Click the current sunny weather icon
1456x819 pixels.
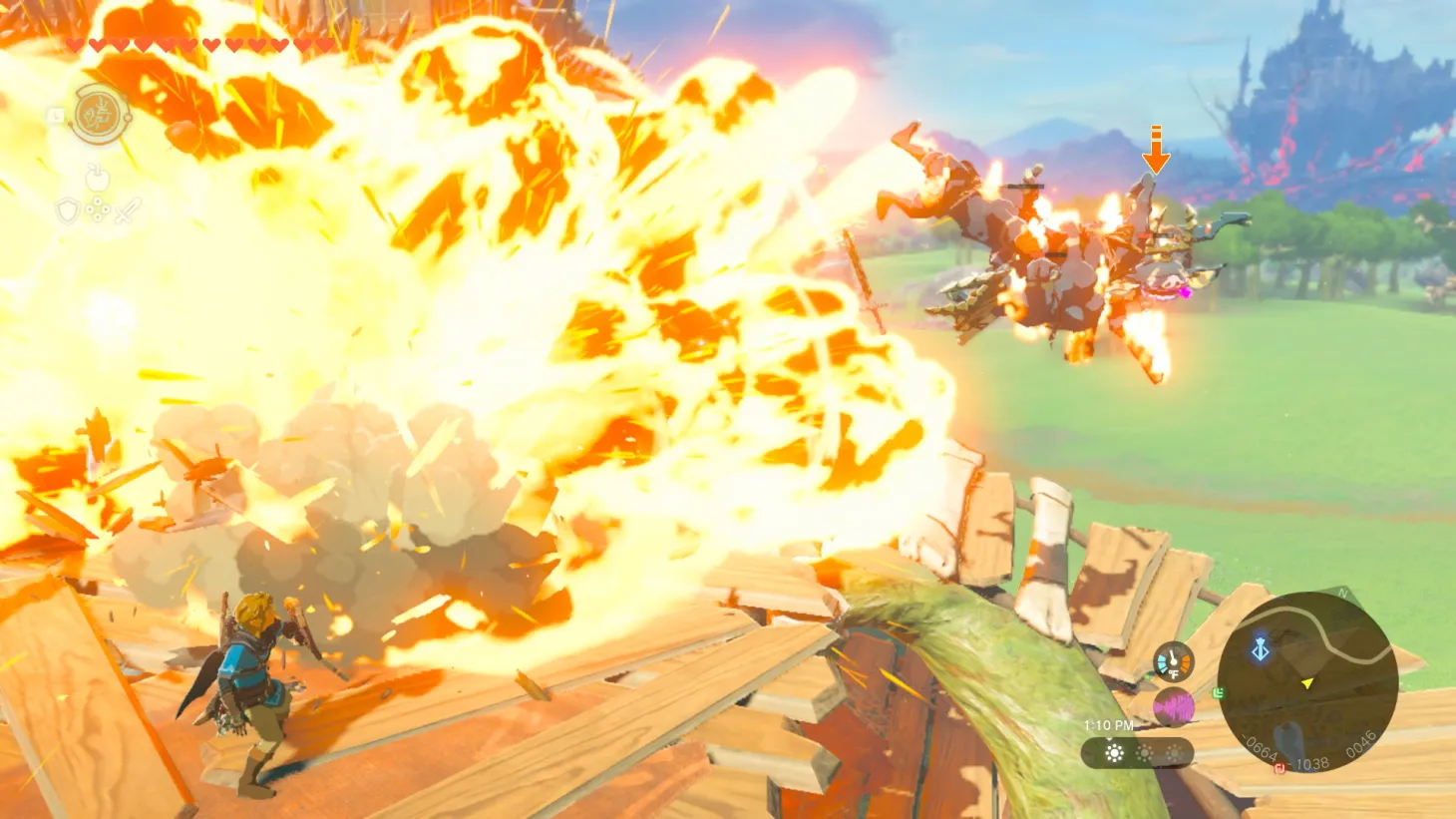click(1113, 752)
